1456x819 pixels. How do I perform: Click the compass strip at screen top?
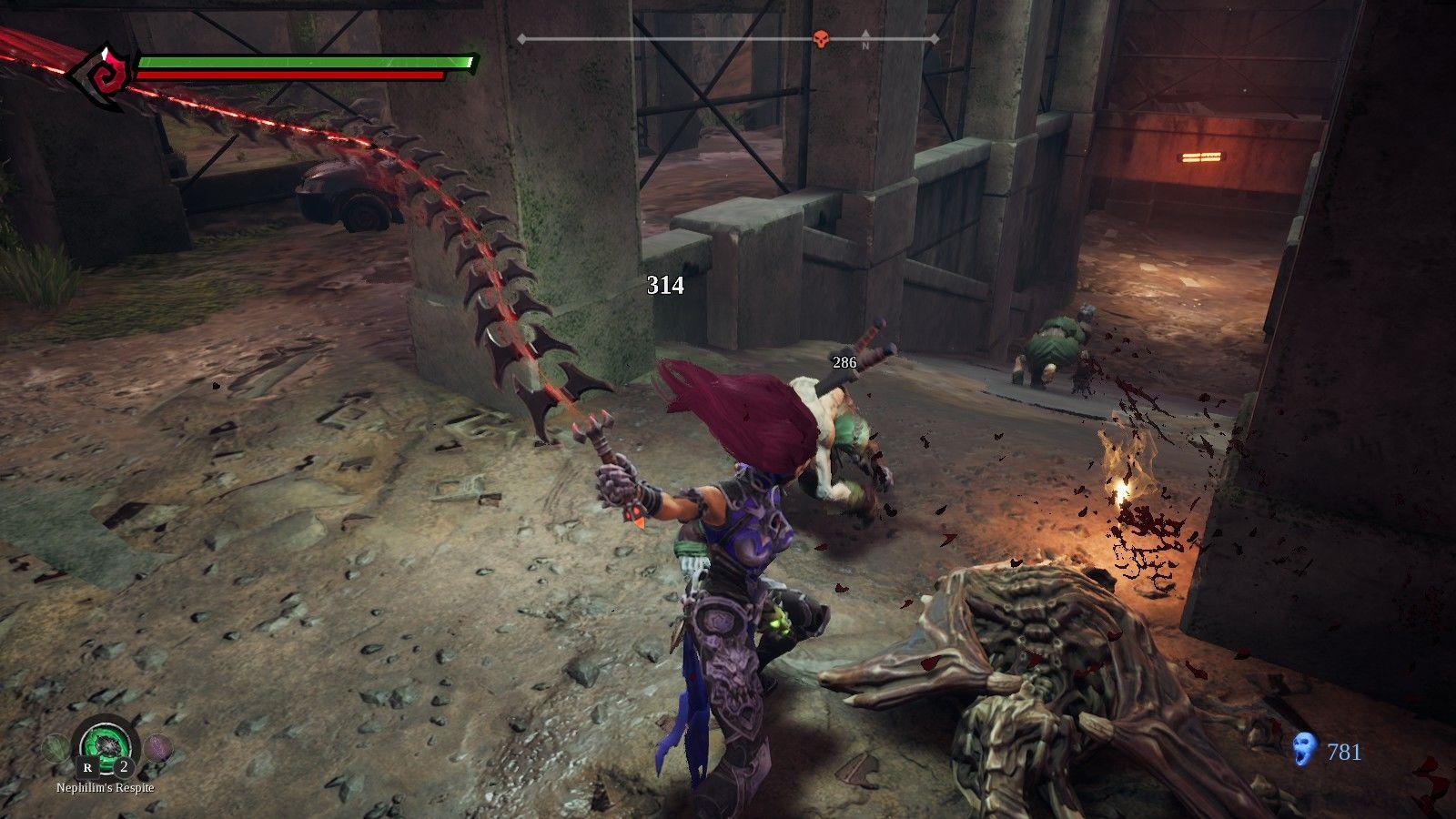click(x=728, y=38)
